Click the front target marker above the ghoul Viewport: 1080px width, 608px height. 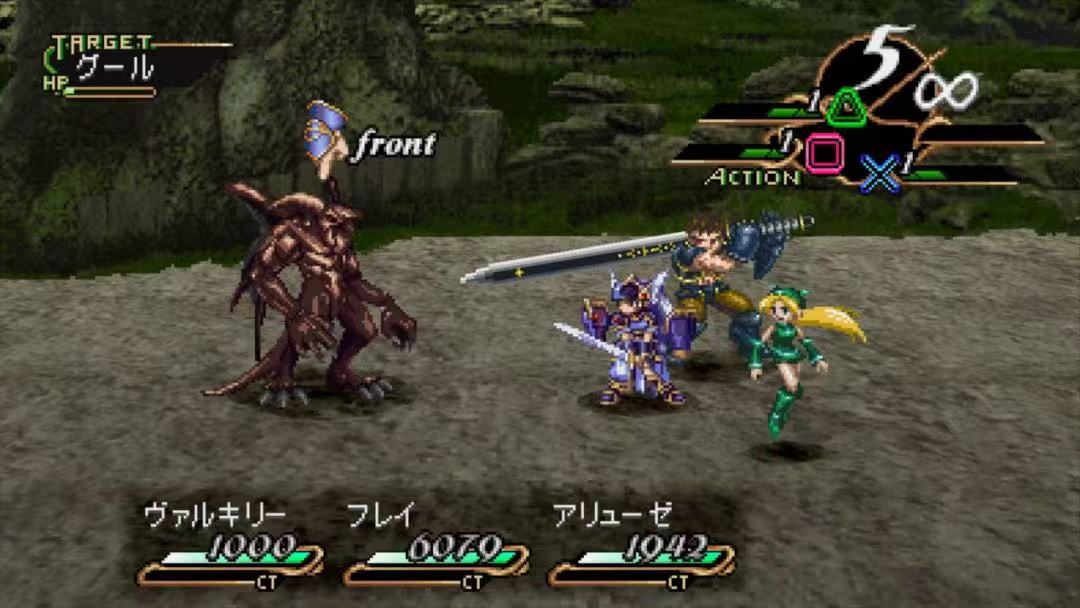pyautogui.click(x=372, y=140)
